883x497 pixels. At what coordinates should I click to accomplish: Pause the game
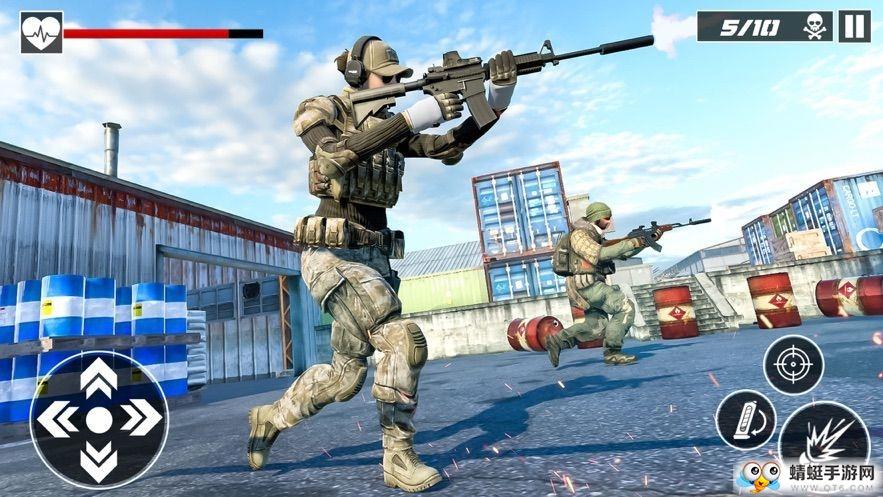(853, 26)
